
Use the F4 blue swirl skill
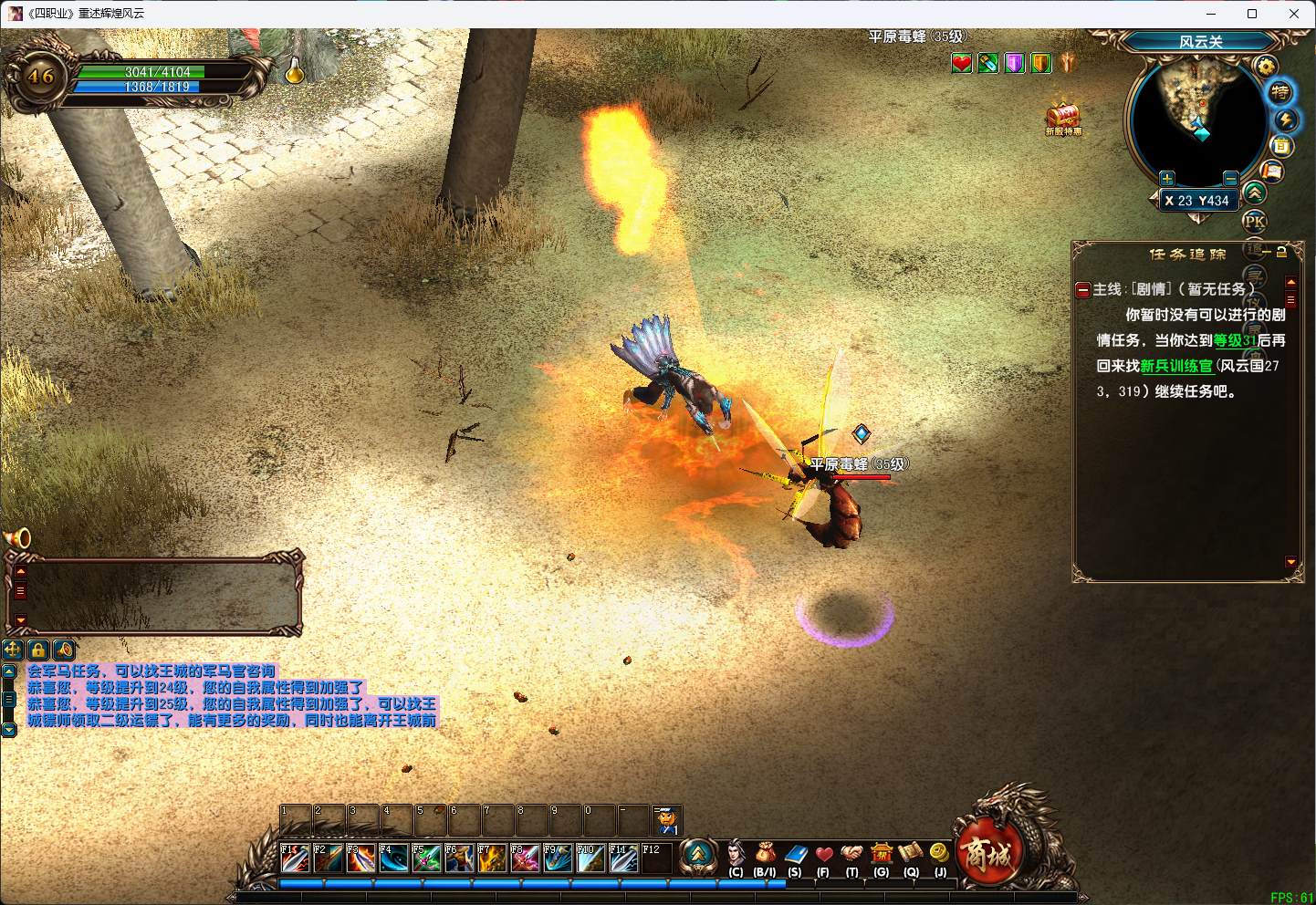tap(393, 858)
